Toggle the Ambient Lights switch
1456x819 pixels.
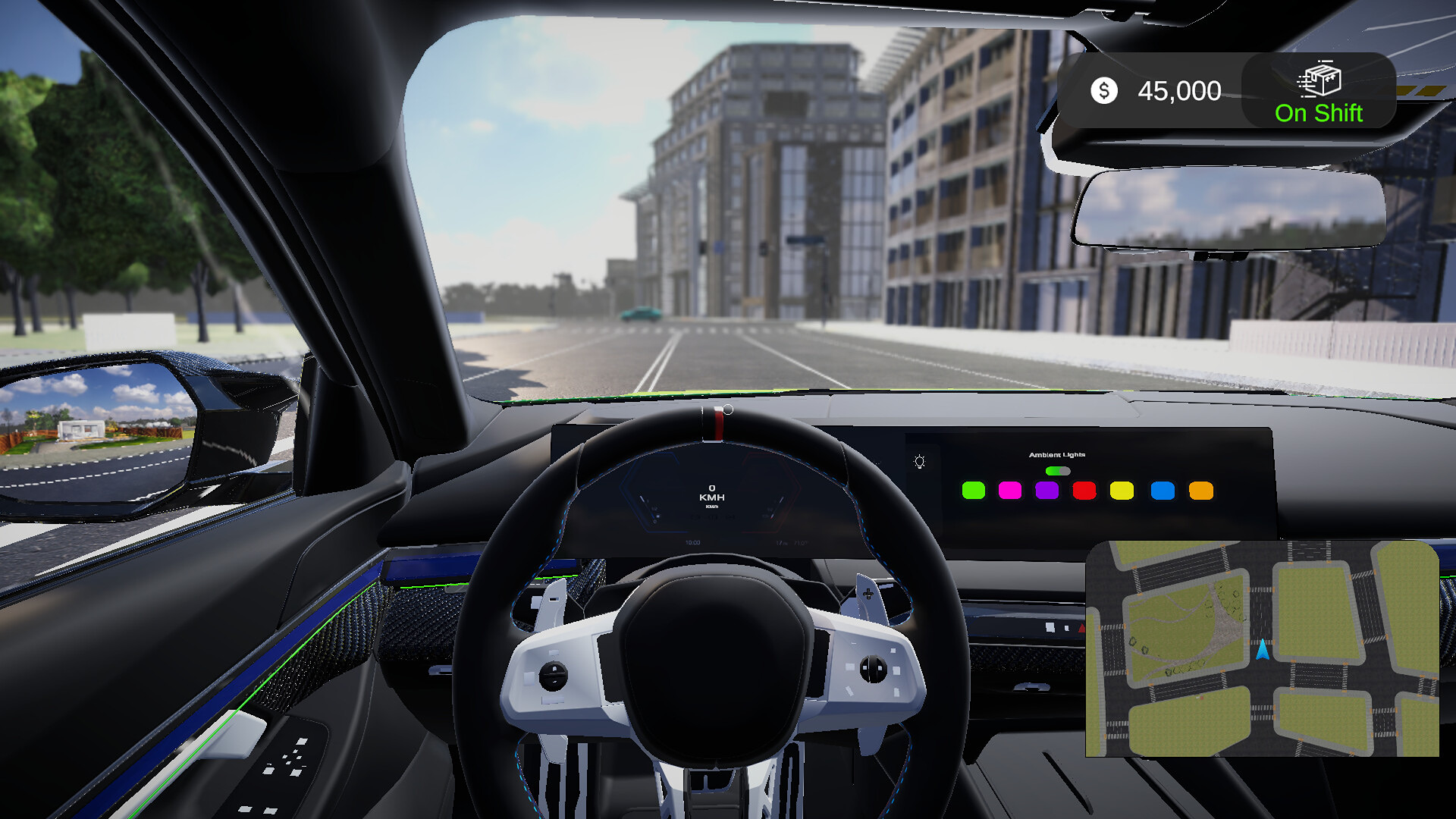click(1057, 471)
